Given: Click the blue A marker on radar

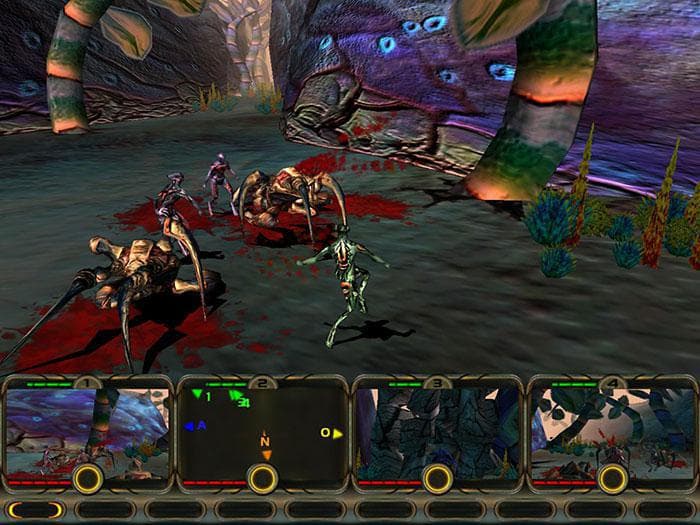Looking at the screenshot, I should click(x=196, y=426).
